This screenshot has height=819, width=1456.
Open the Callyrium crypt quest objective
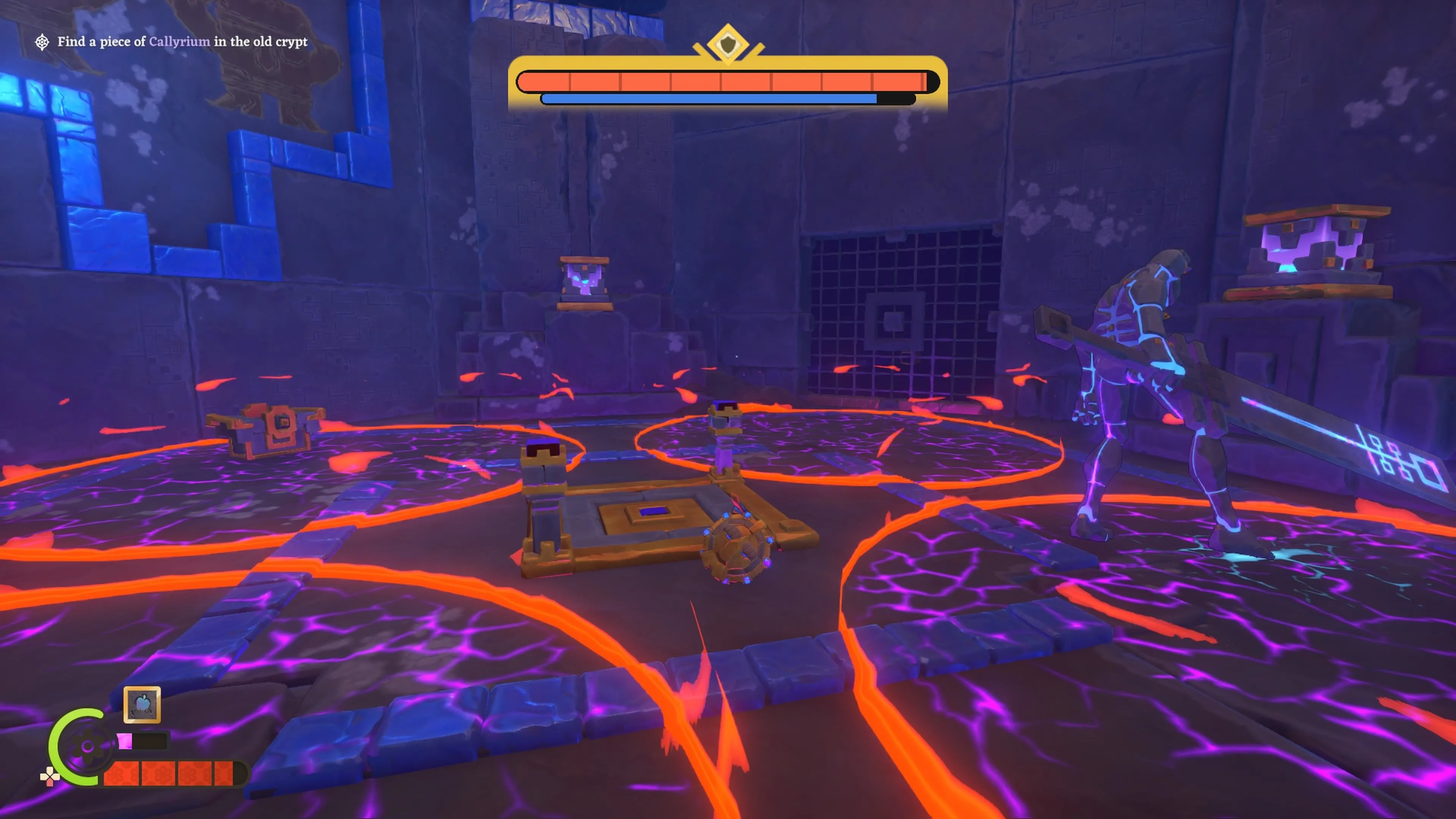[182, 42]
